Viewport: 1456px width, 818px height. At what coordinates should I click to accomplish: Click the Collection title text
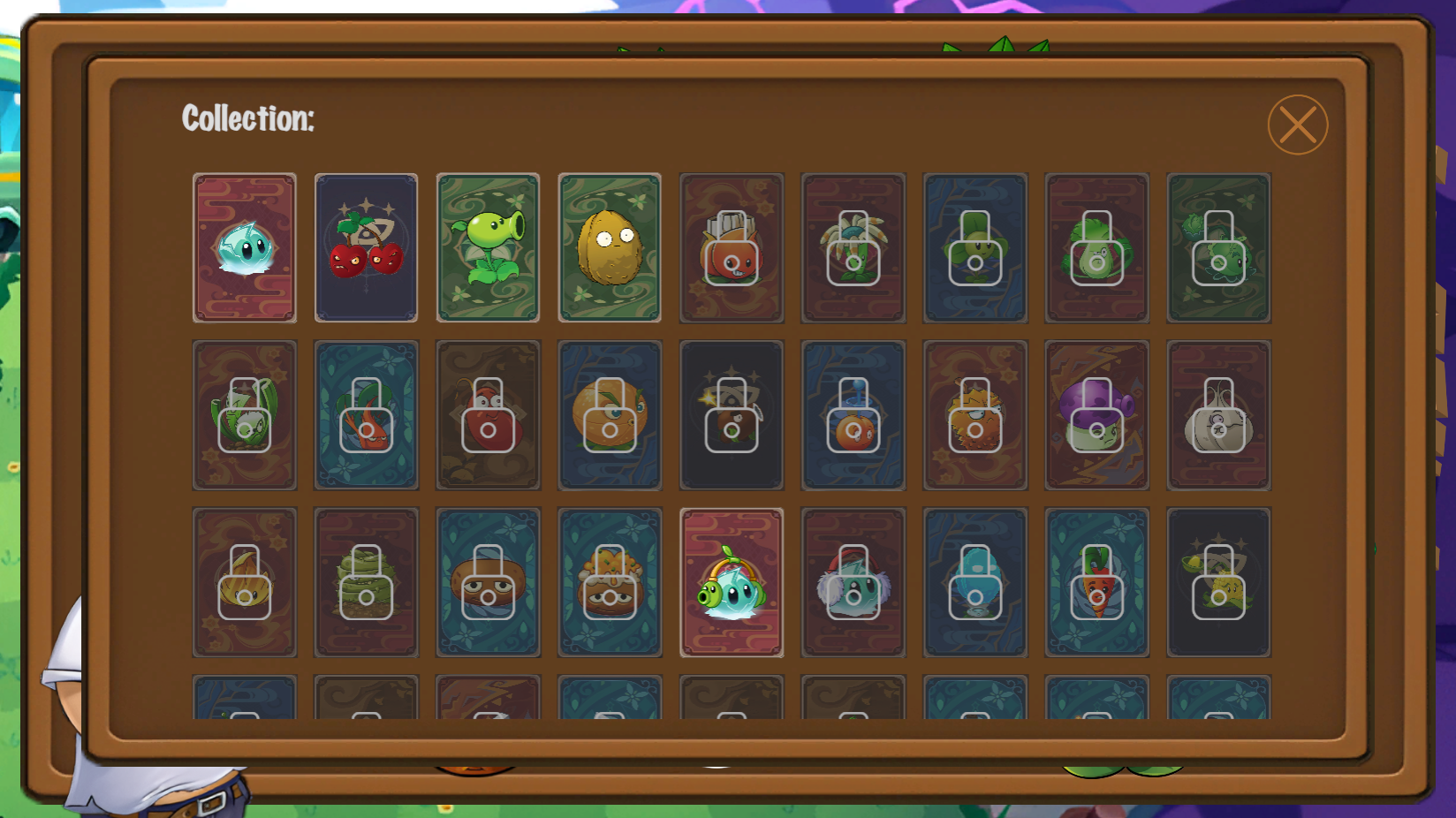click(247, 116)
